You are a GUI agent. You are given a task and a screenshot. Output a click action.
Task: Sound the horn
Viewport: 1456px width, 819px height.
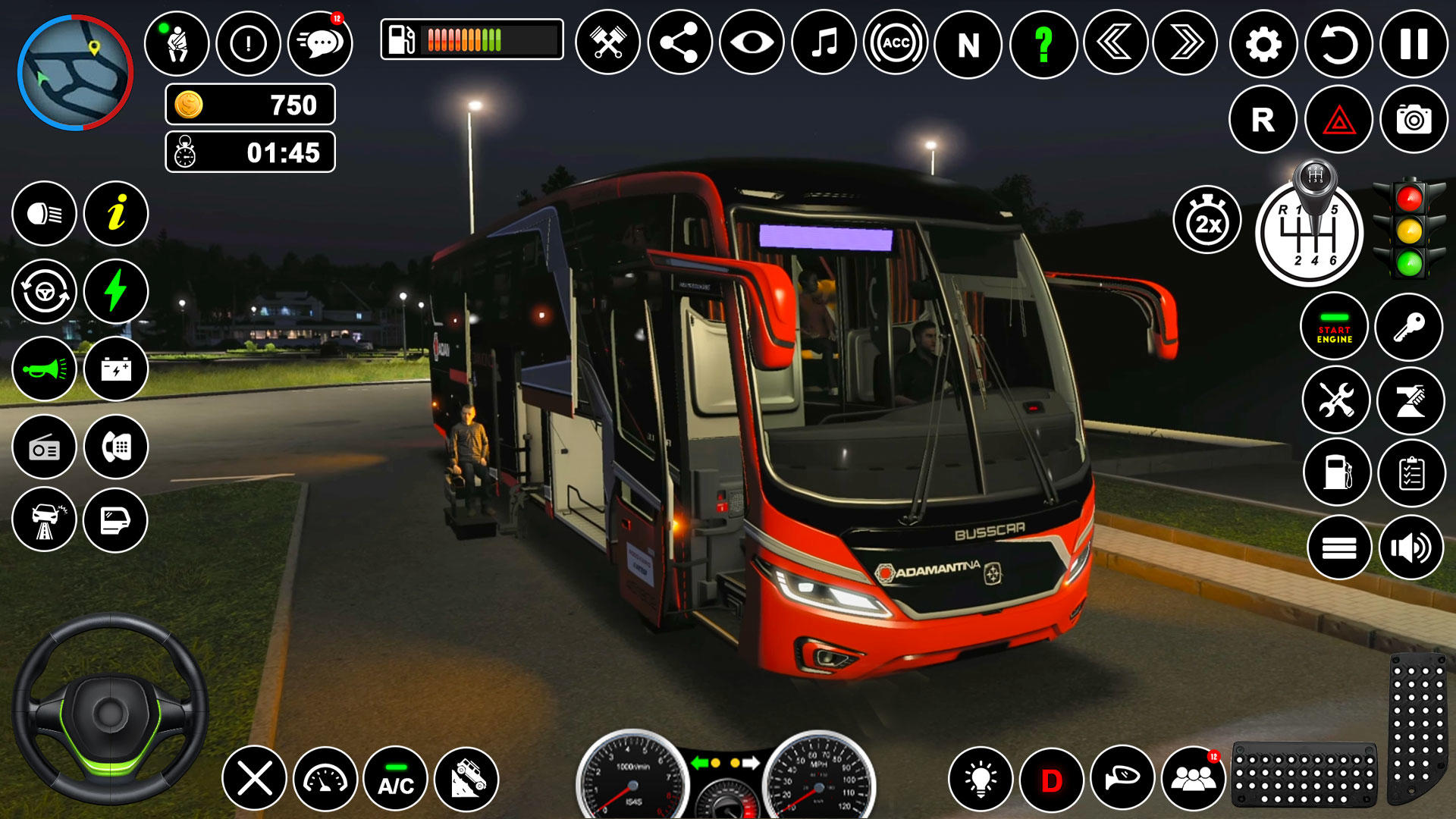click(x=45, y=369)
